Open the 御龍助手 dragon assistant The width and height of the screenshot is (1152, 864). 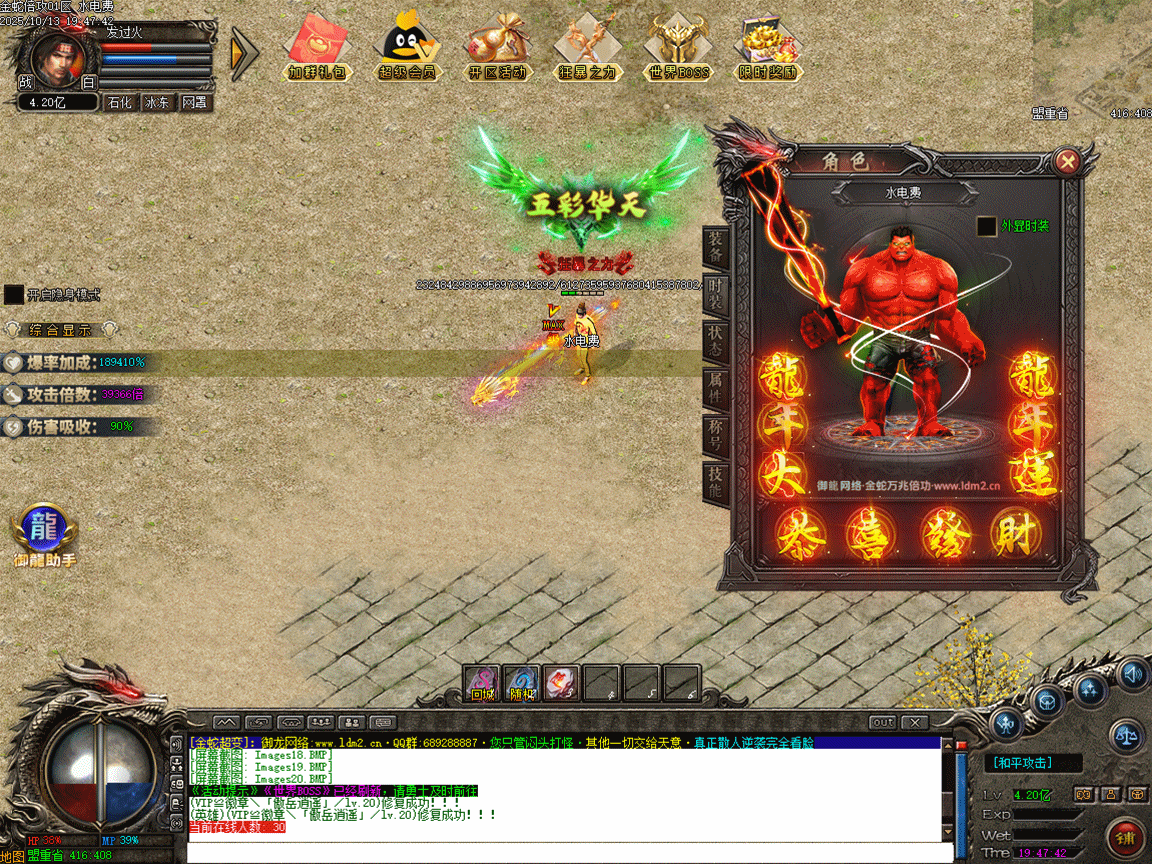click(44, 530)
